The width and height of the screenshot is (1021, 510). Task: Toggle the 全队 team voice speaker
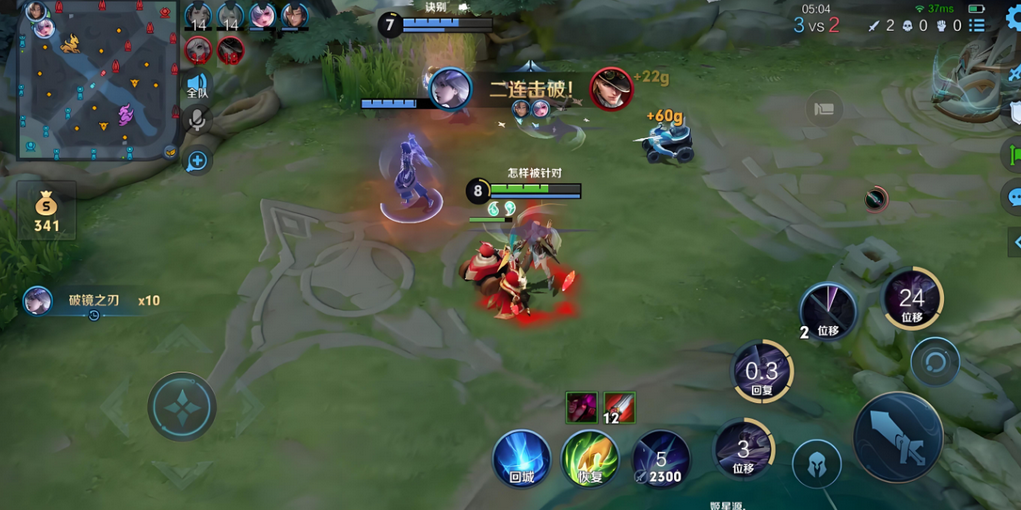197,86
